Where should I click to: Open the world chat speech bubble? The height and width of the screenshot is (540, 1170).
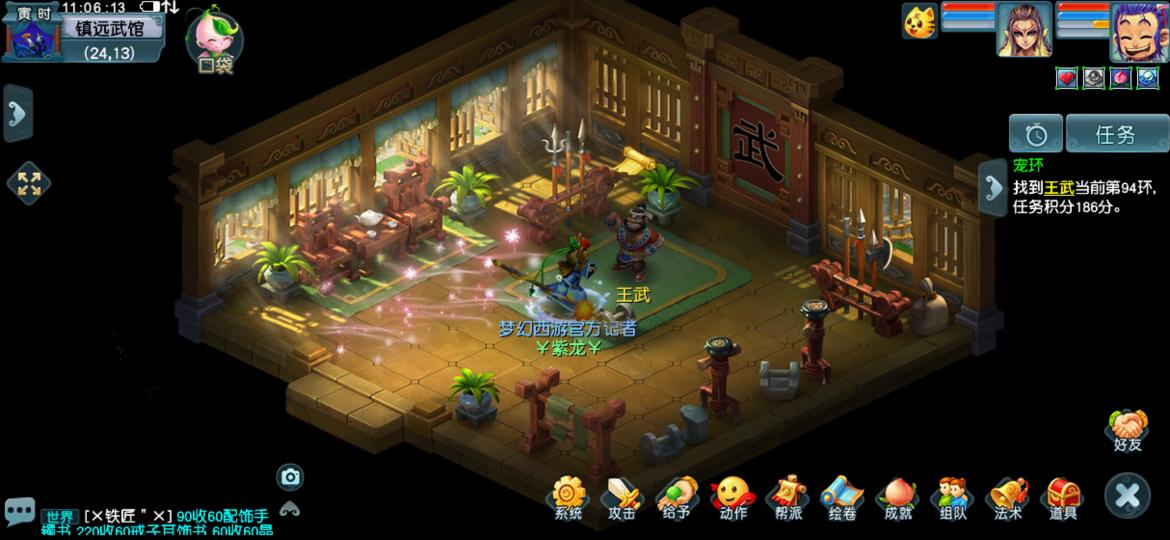[19, 511]
